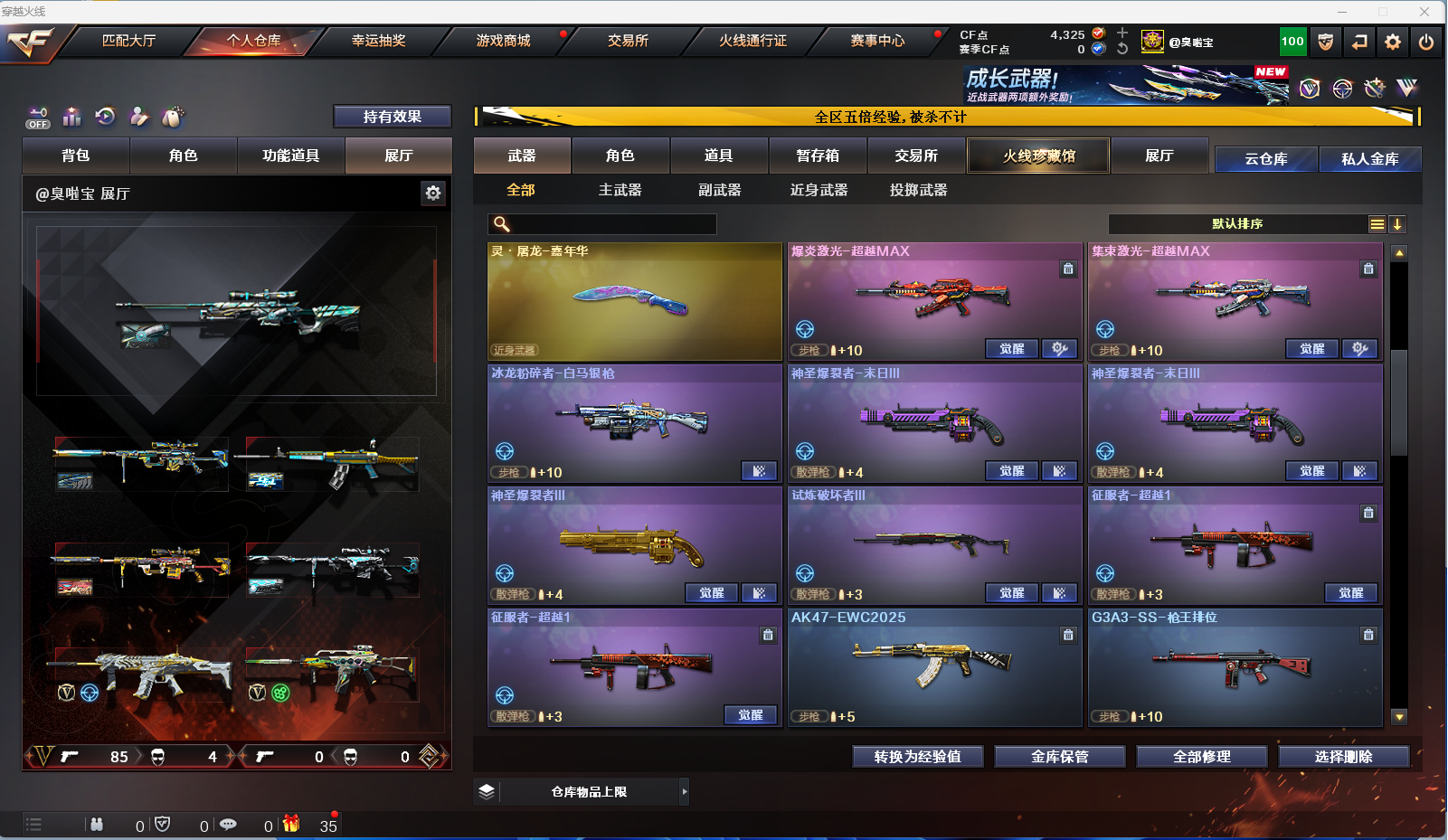Viewport: 1448px width, 840px height.
Task: Close the game window
Action: pos(1424,12)
